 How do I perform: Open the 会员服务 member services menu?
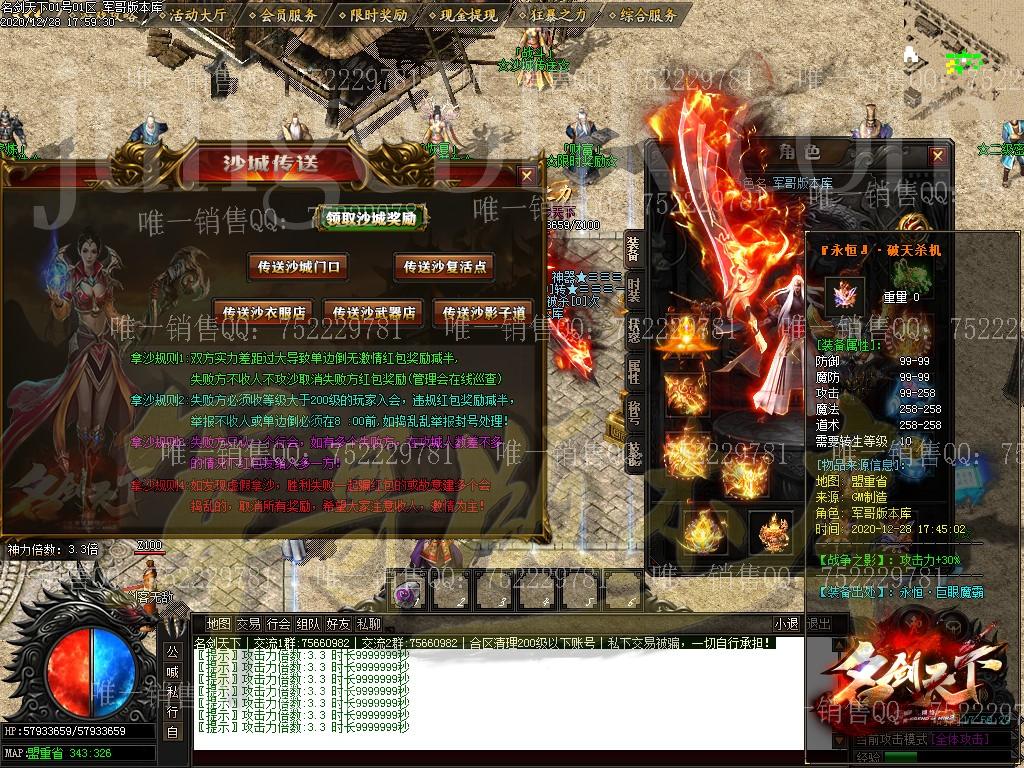[289, 15]
